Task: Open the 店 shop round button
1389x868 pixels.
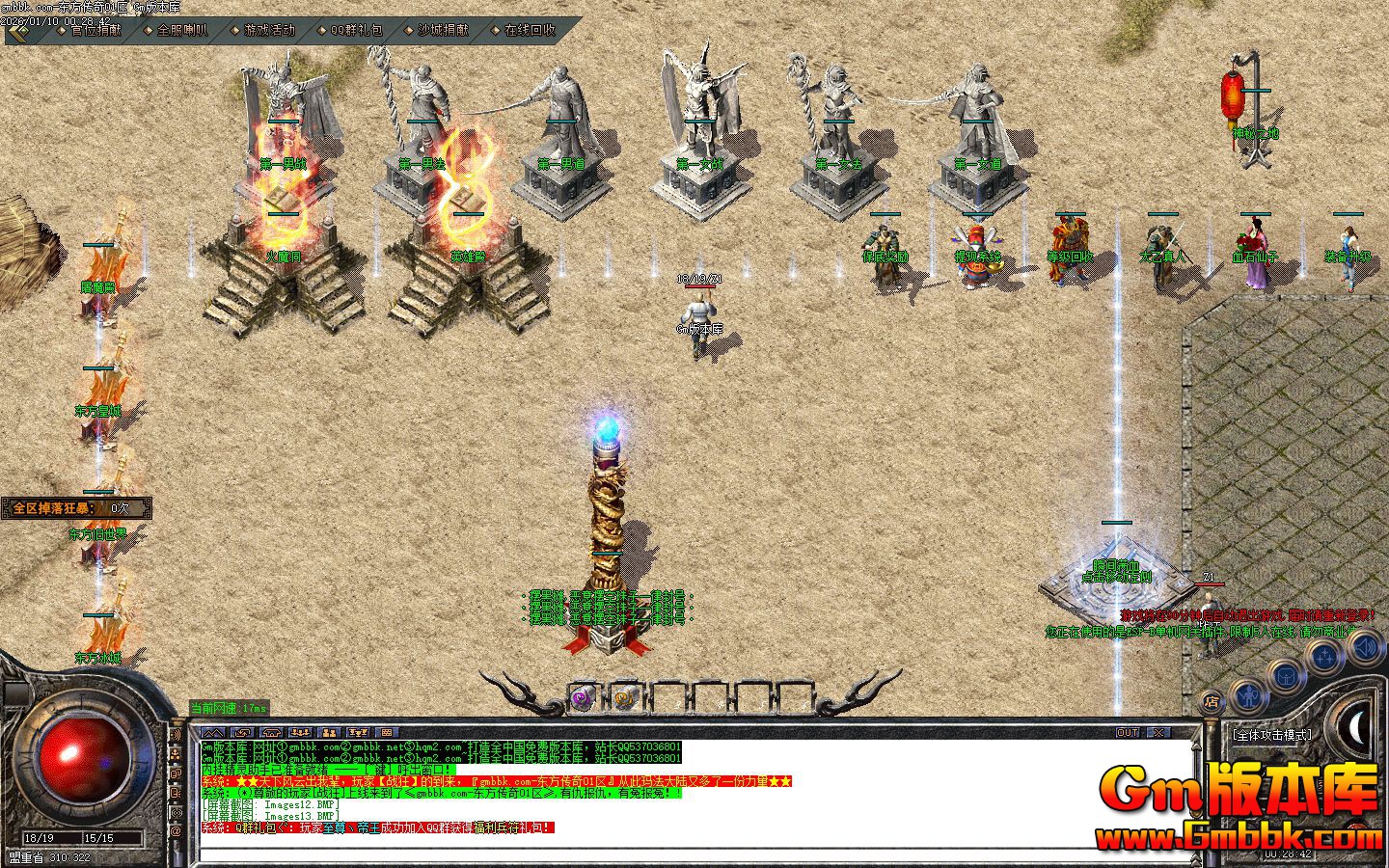Action: (1212, 701)
